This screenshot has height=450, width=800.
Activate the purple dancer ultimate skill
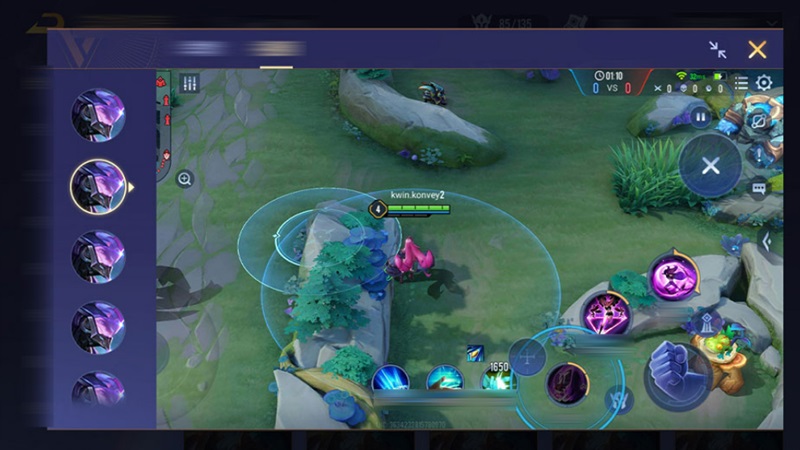672,277
